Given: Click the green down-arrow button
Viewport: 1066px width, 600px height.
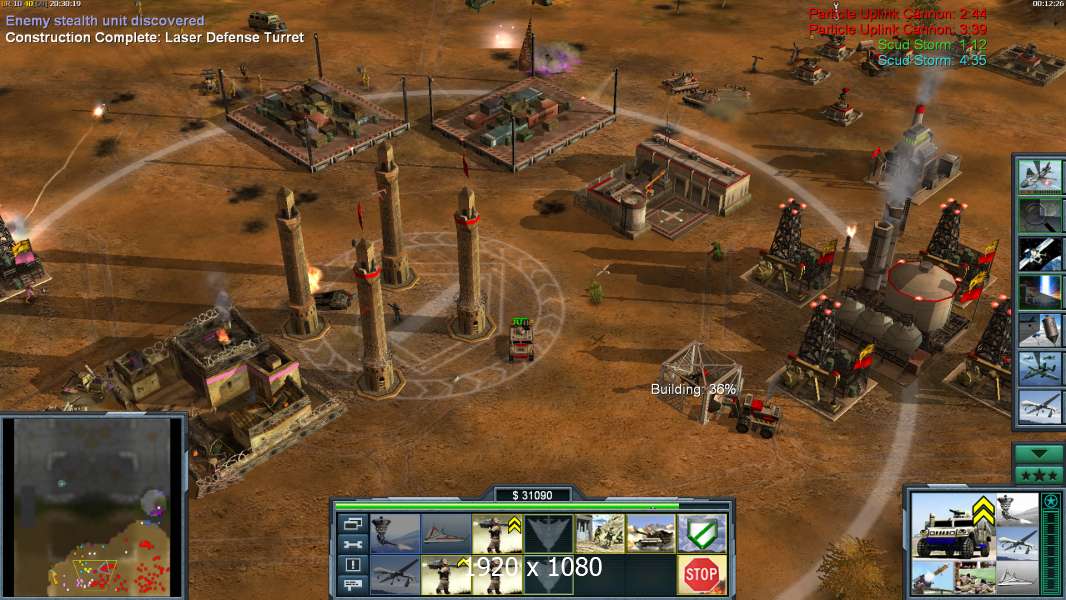Looking at the screenshot, I should tap(1039, 454).
